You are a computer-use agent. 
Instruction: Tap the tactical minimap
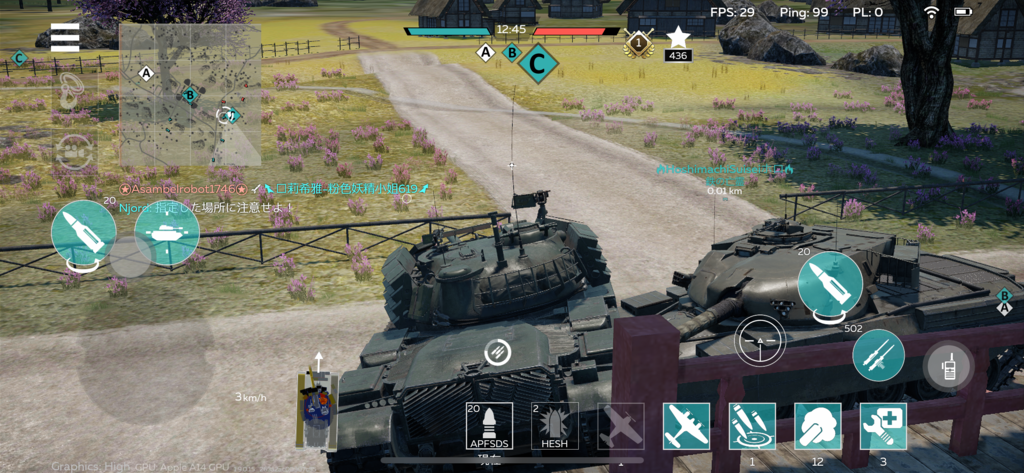[x=190, y=95]
